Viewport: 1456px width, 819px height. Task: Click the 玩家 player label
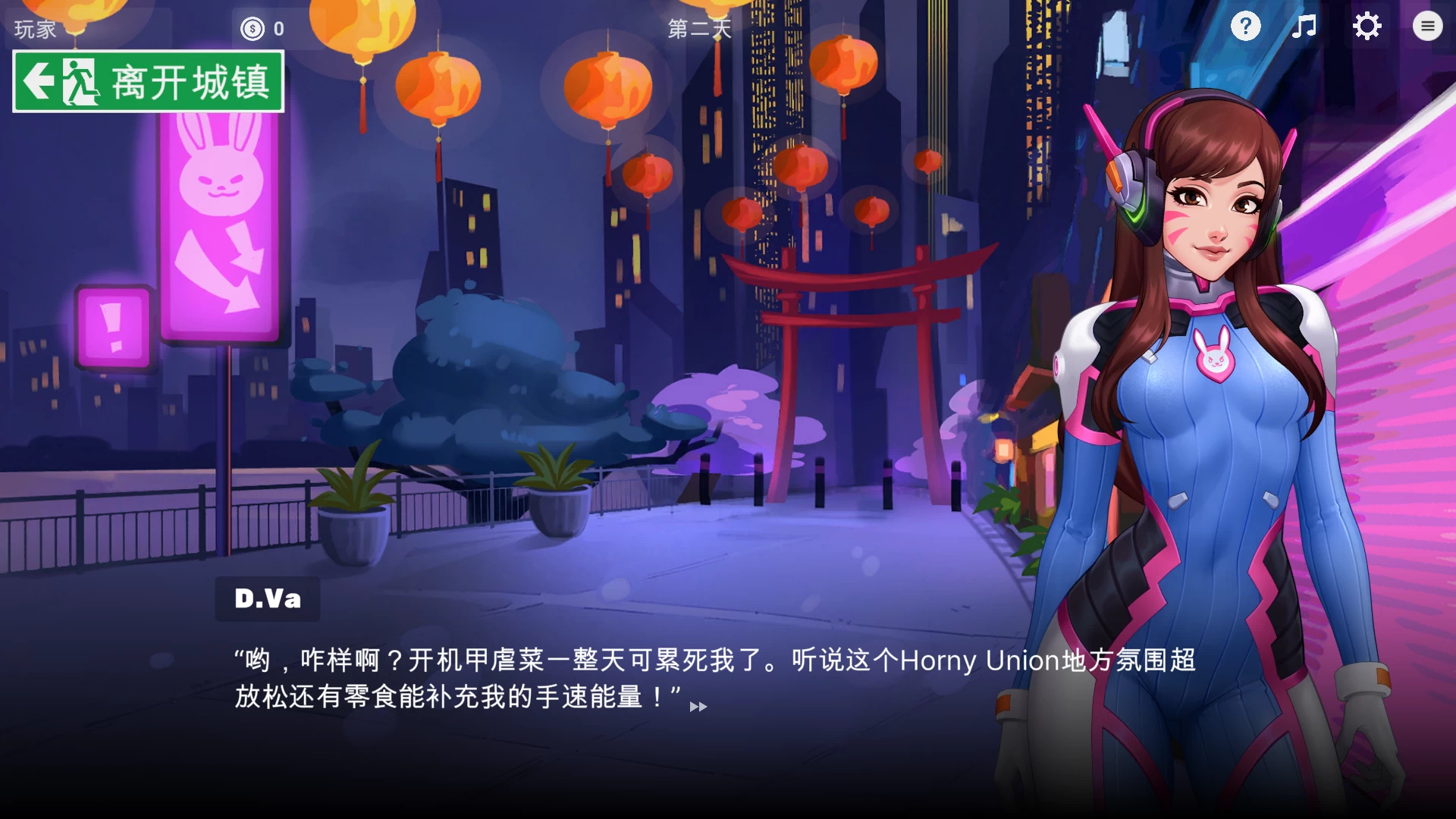pyautogui.click(x=35, y=30)
